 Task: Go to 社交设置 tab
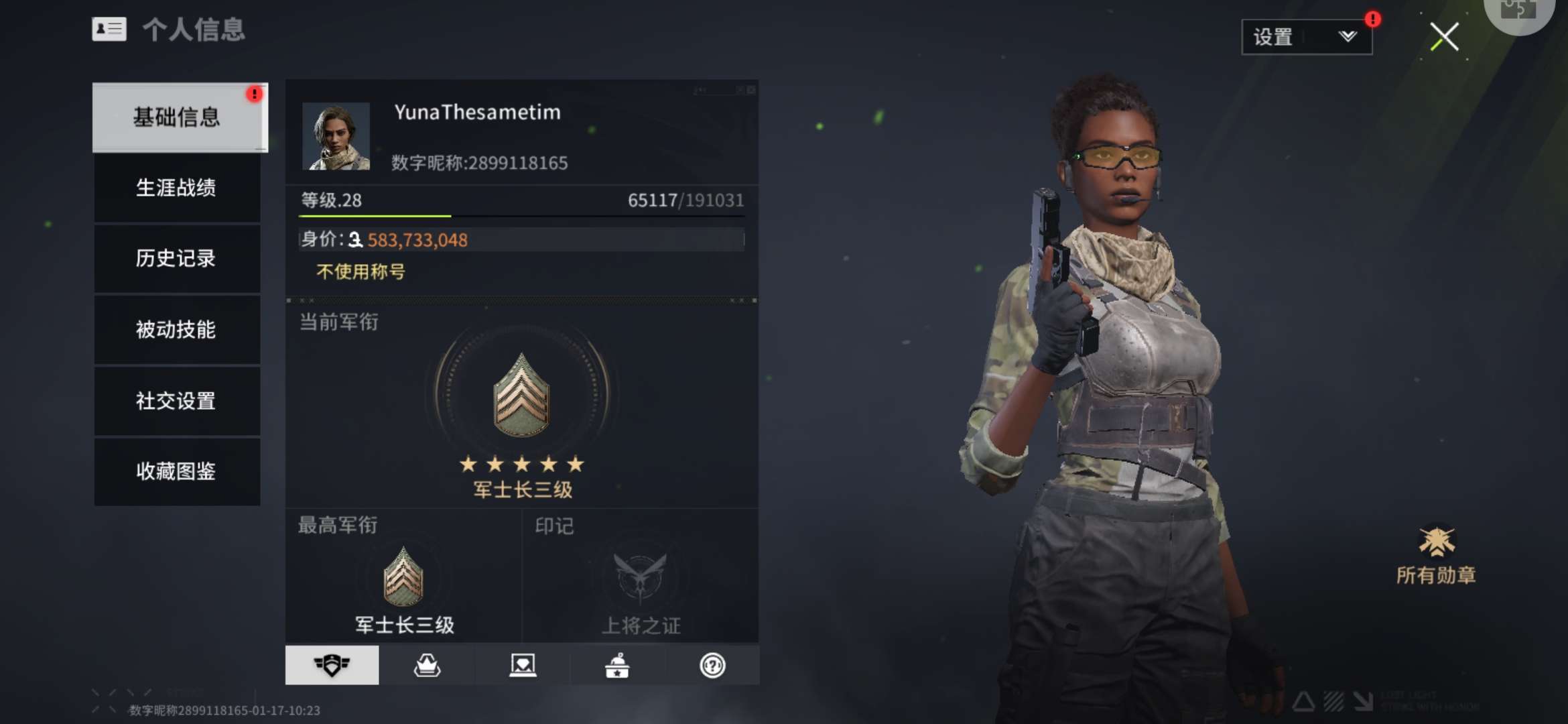[x=177, y=401]
